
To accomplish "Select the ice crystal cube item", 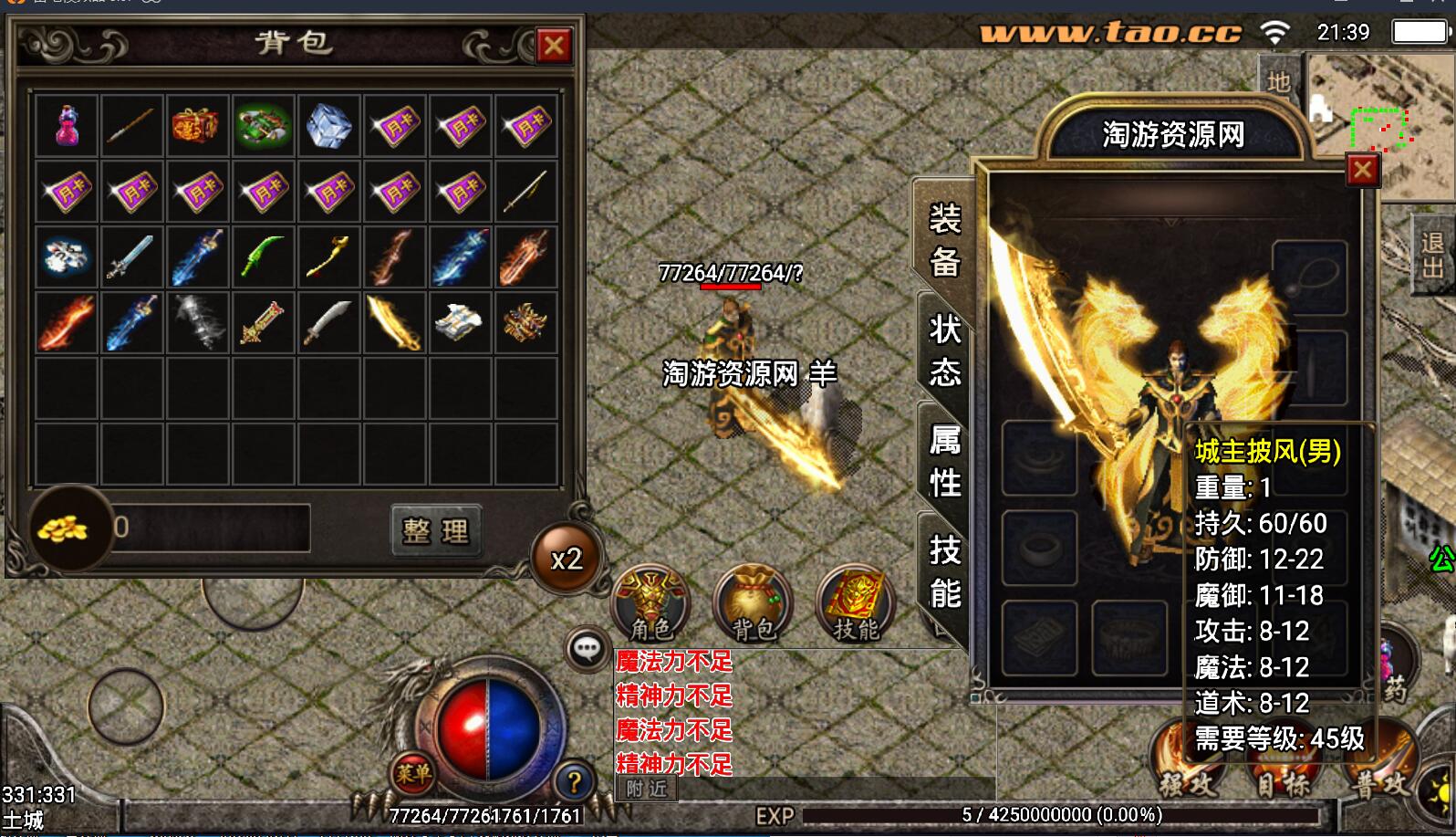I will click(328, 127).
